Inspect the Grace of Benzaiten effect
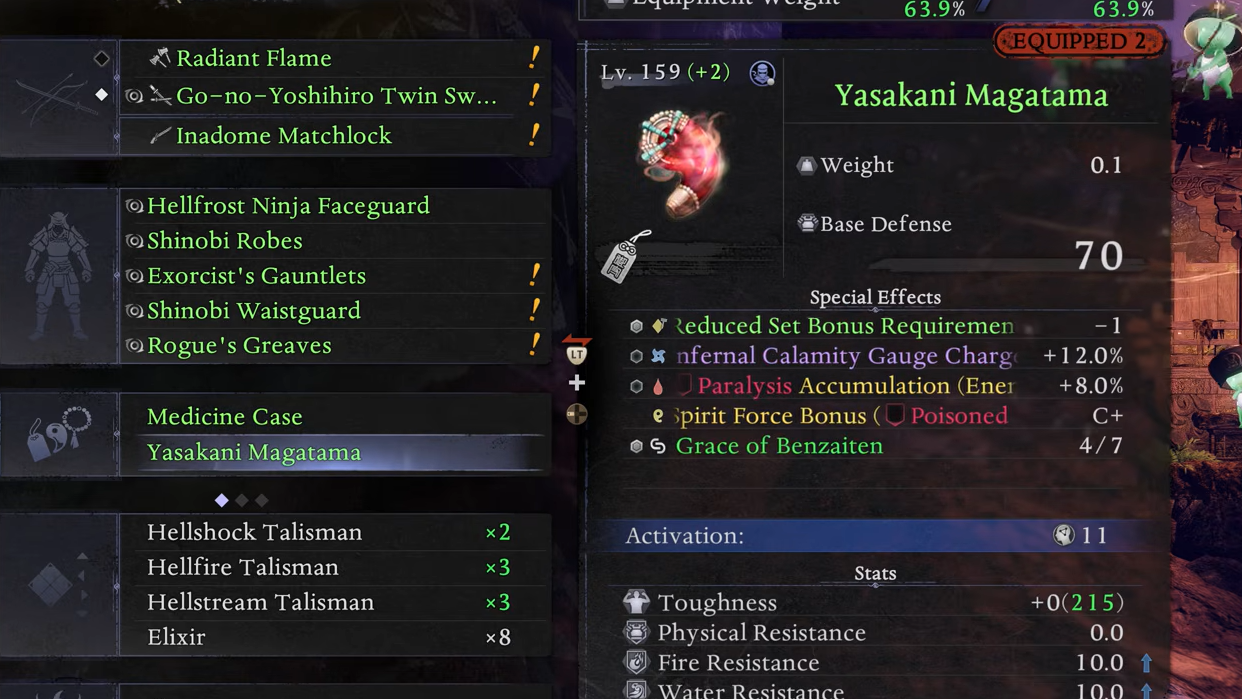The height and width of the screenshot is (699, 1242). 779,446
